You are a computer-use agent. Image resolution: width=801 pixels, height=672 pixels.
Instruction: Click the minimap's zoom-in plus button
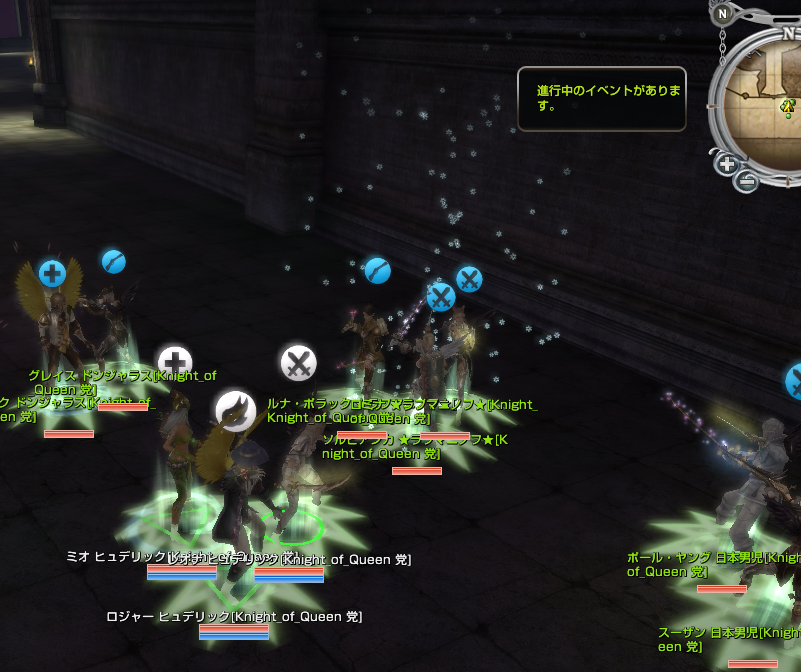pos(727,164)
